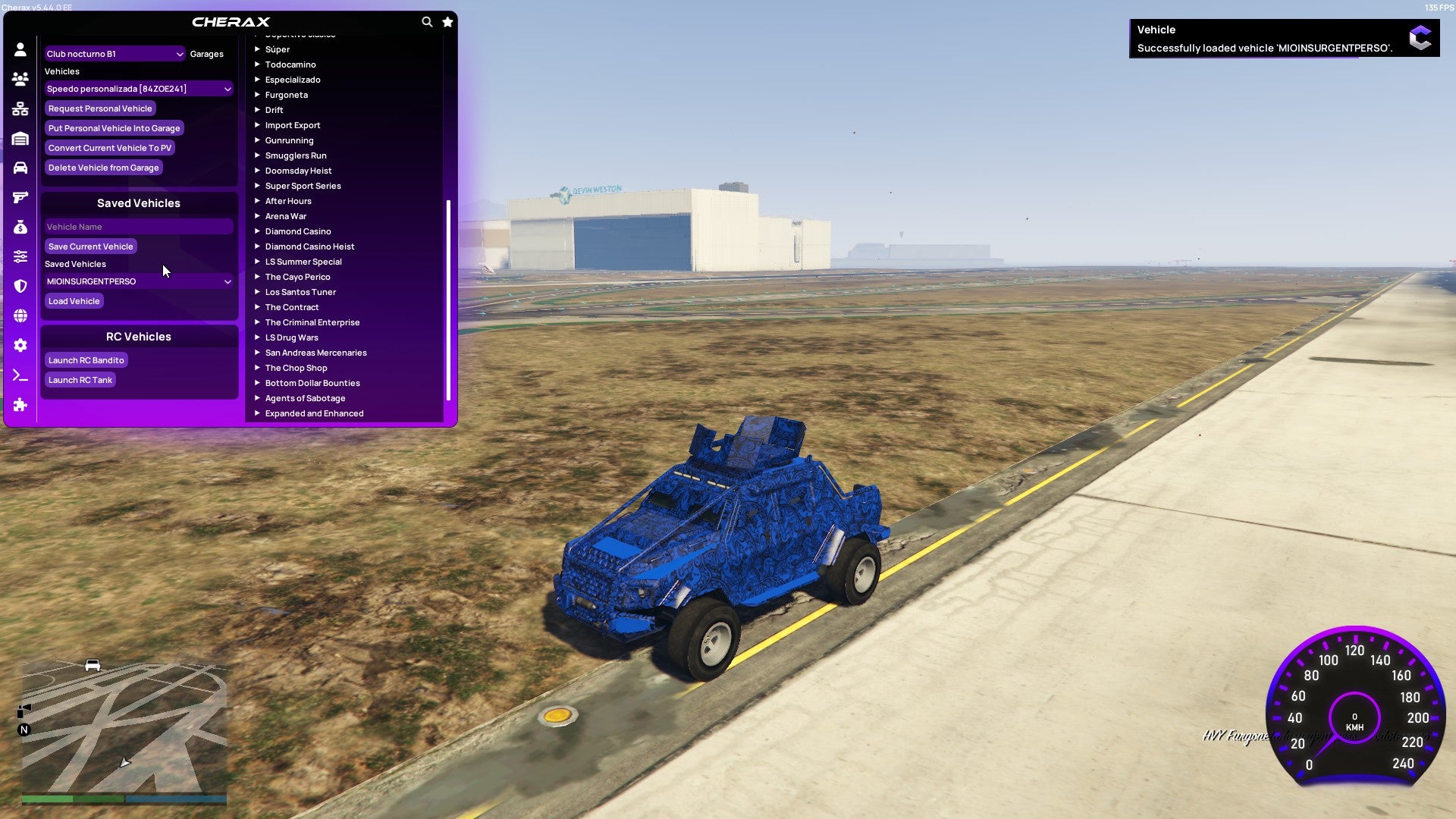Click the Request Personal Vehicle button
Image resolution: width=1456 pixels, height=819 pixels.
100,108
